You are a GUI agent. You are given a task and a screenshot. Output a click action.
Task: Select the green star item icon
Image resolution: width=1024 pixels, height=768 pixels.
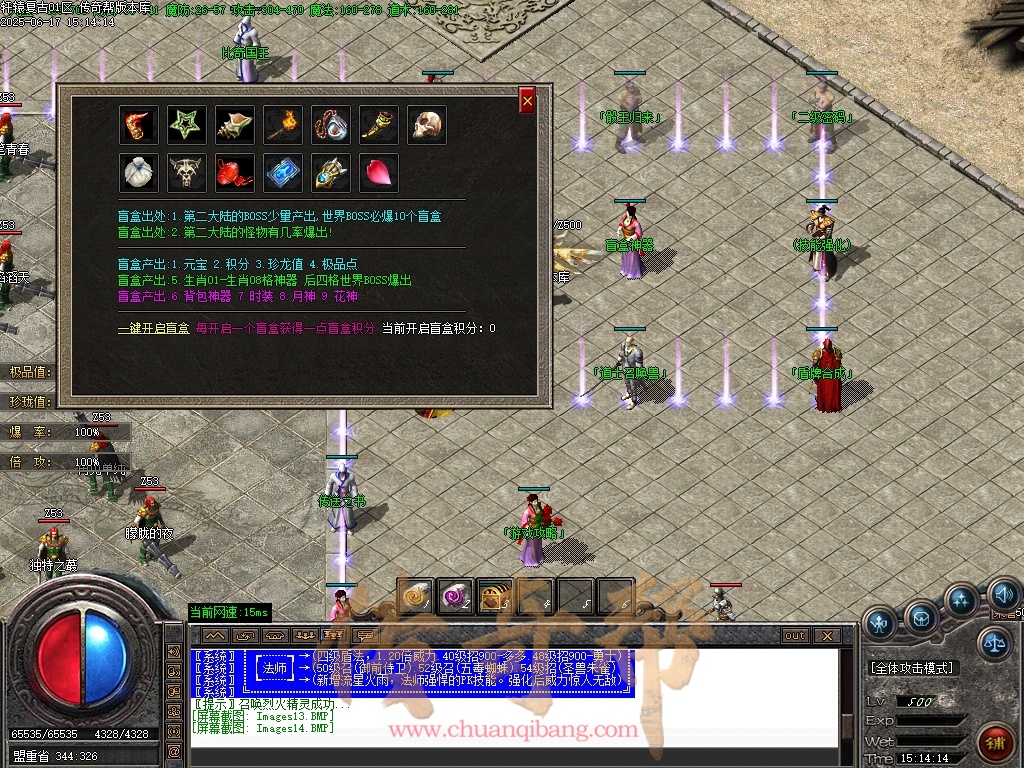[187, 125]
